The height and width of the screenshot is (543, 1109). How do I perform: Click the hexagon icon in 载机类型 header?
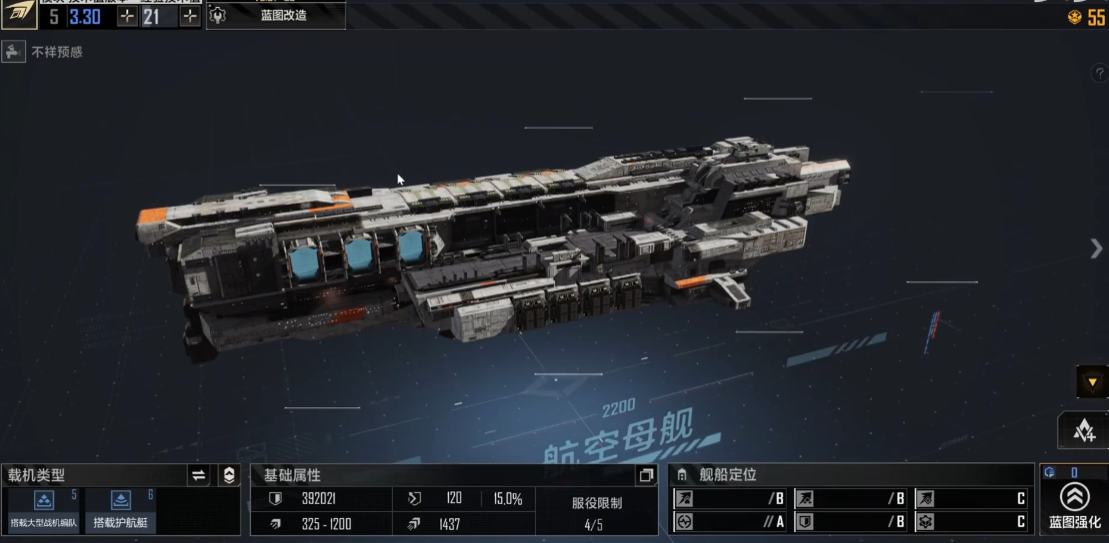pos(229,475)
